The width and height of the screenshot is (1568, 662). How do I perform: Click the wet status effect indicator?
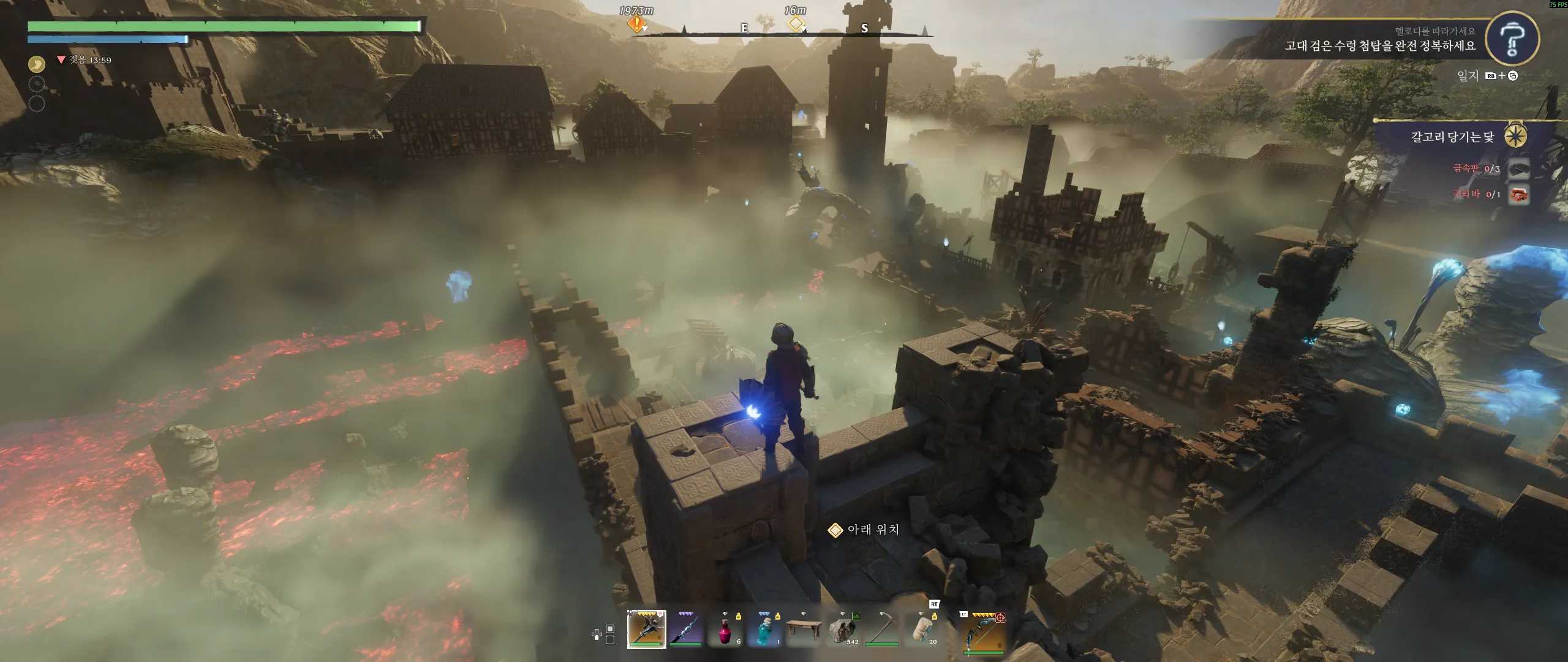click(85, 60)
